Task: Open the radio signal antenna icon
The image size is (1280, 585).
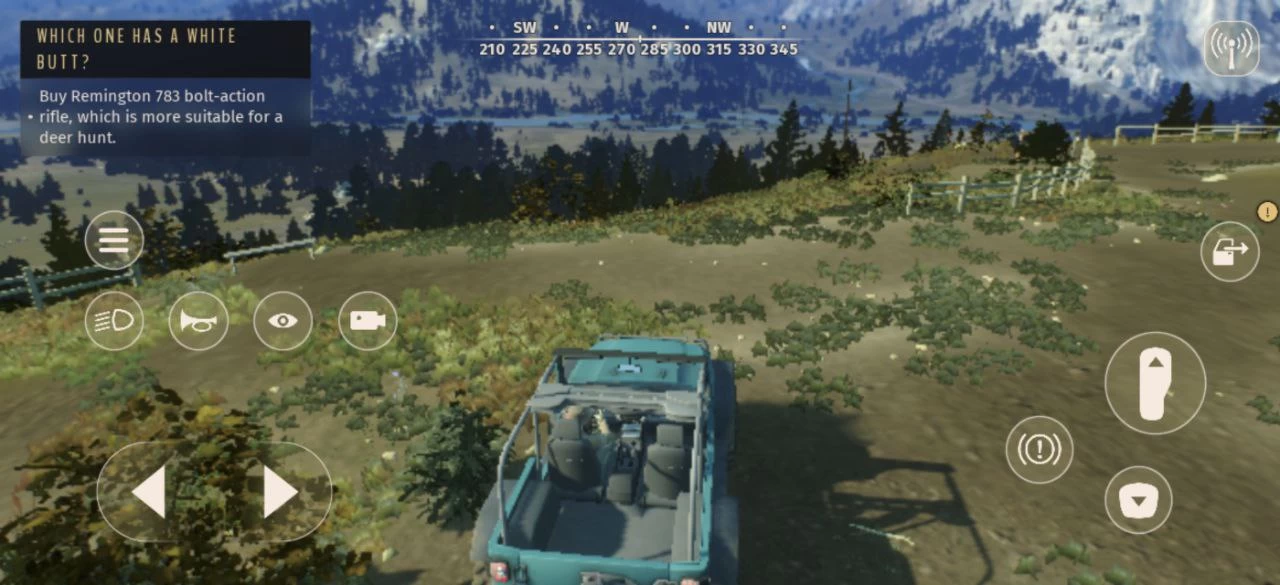Action: (x=1231, y=48)
